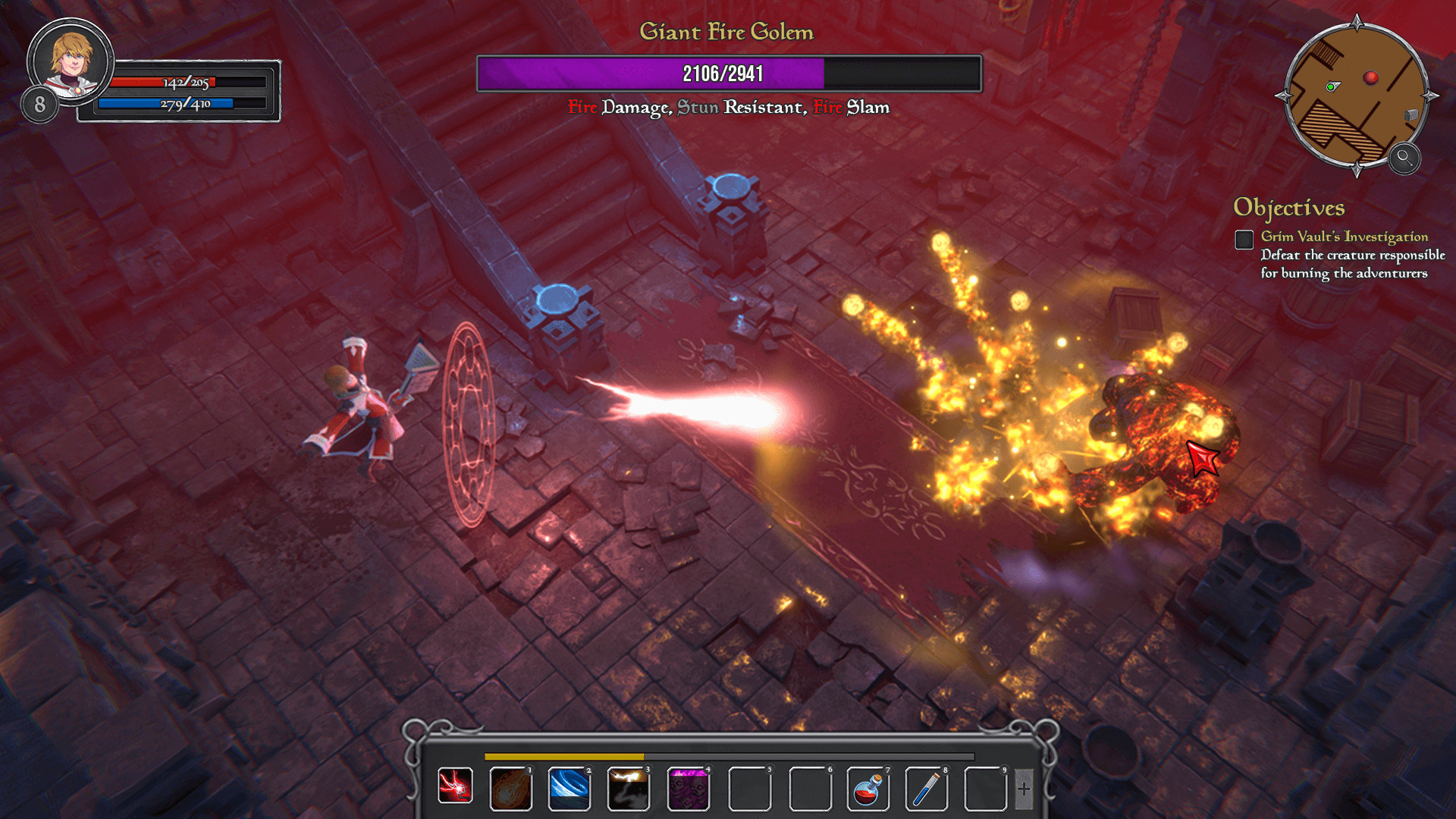The height and width of the screenshot is (819, 1456).
Task: Click the Giant Fire Golem title text
Action: click(726, 32)
